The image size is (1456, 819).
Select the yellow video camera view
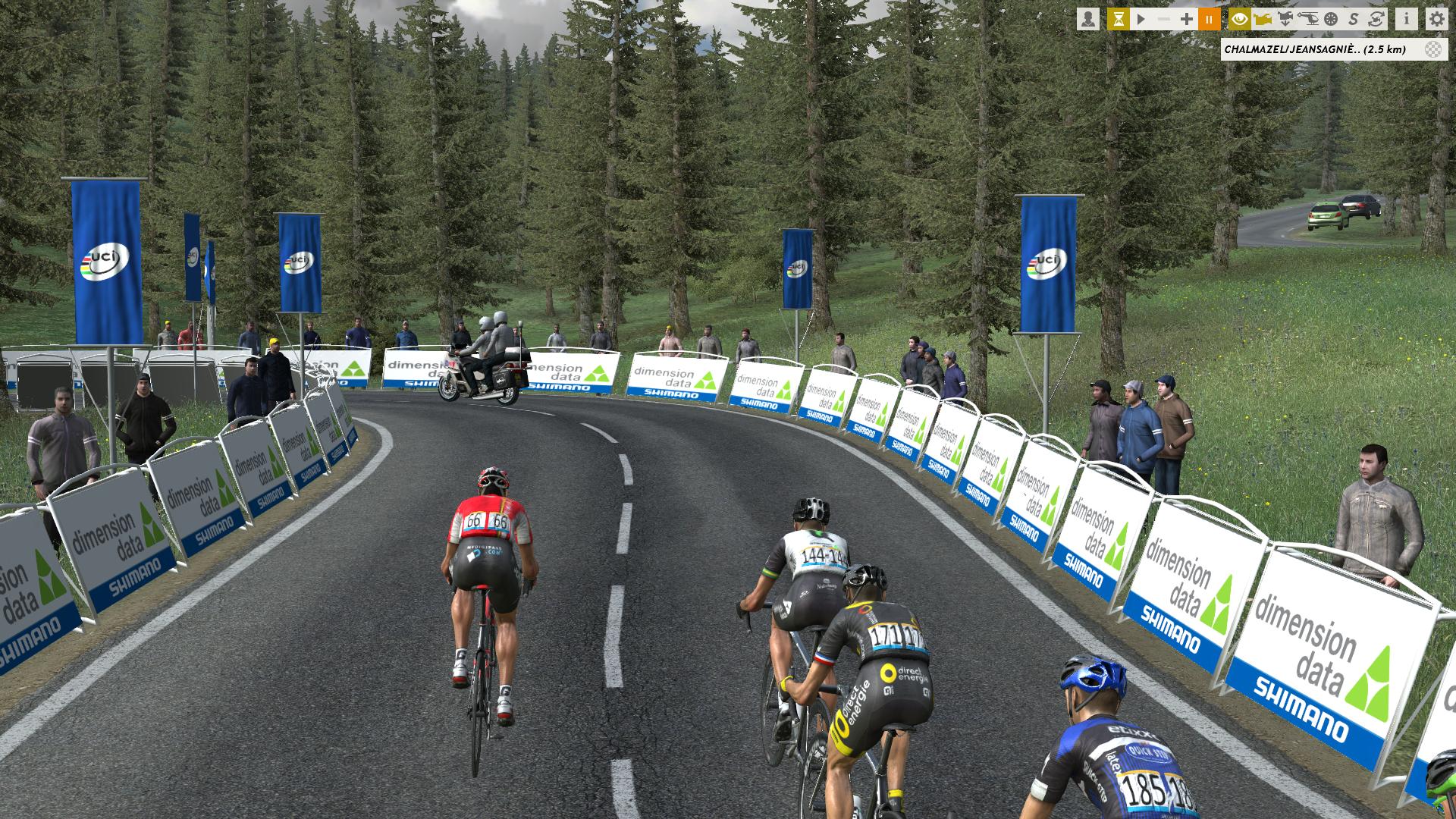click(1263, 19)
